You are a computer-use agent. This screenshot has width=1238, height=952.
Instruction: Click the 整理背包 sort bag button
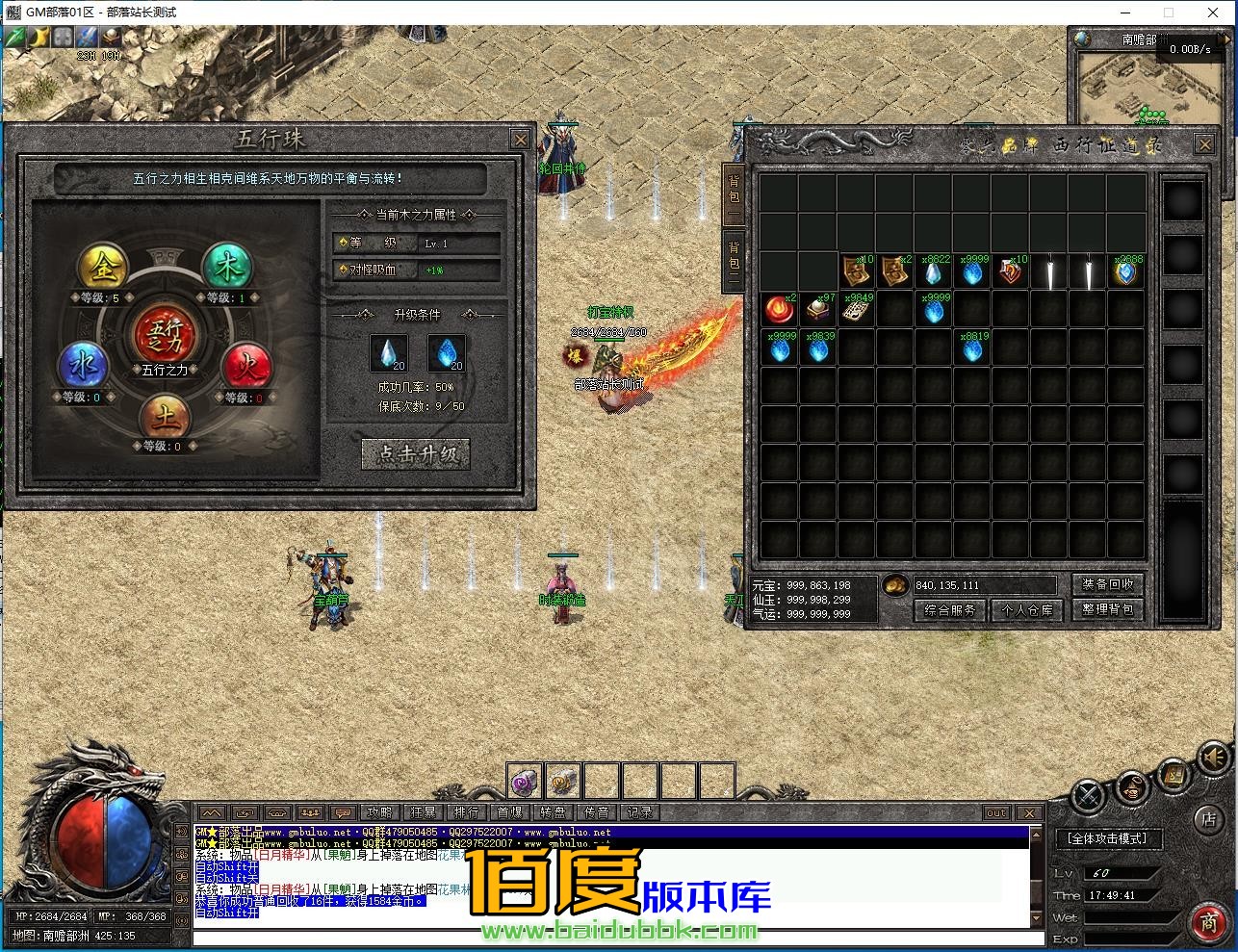click(1107, 609)
